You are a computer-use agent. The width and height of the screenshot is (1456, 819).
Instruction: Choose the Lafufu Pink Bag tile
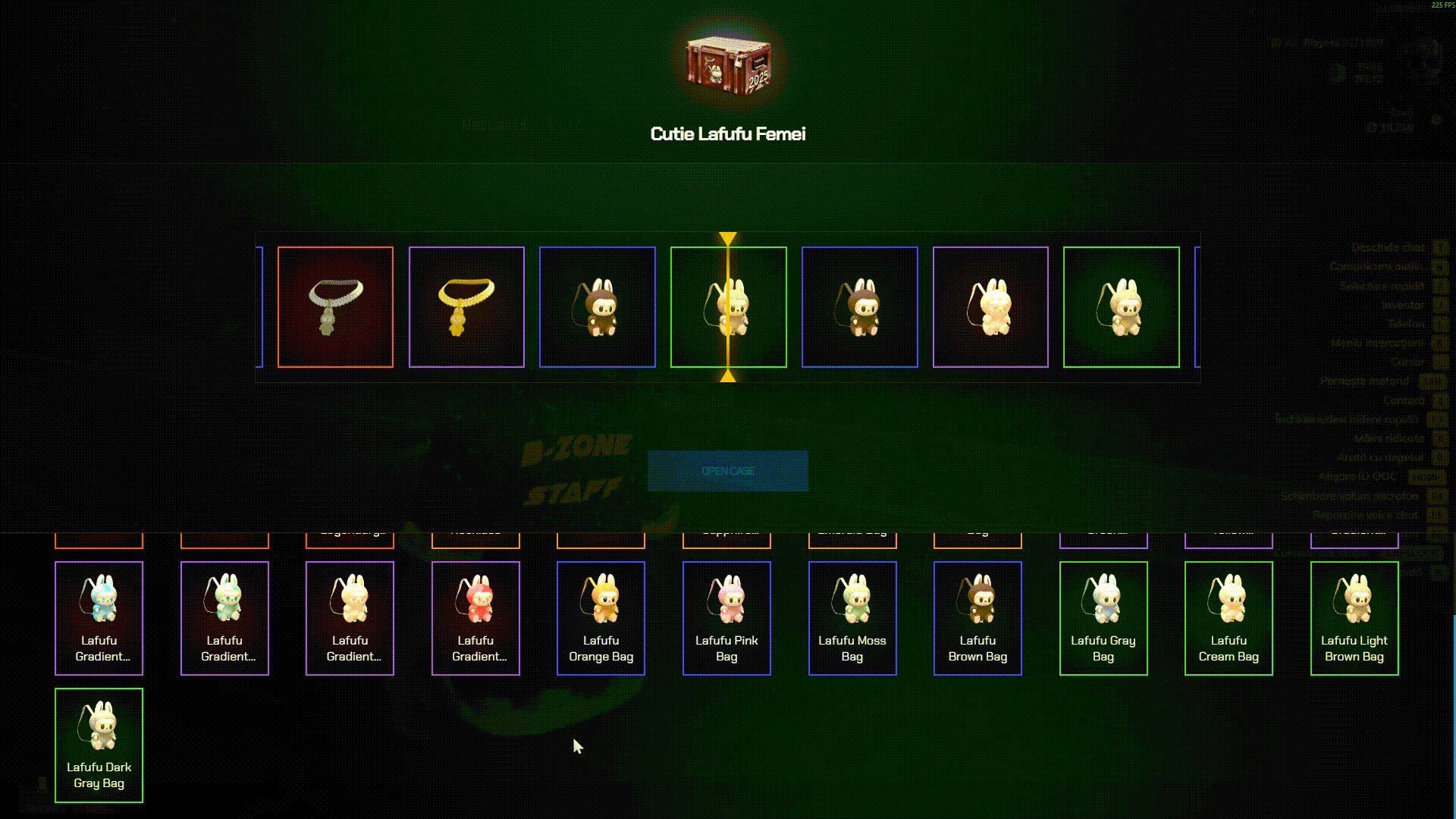pyautogui.click(x=726, y=618)
